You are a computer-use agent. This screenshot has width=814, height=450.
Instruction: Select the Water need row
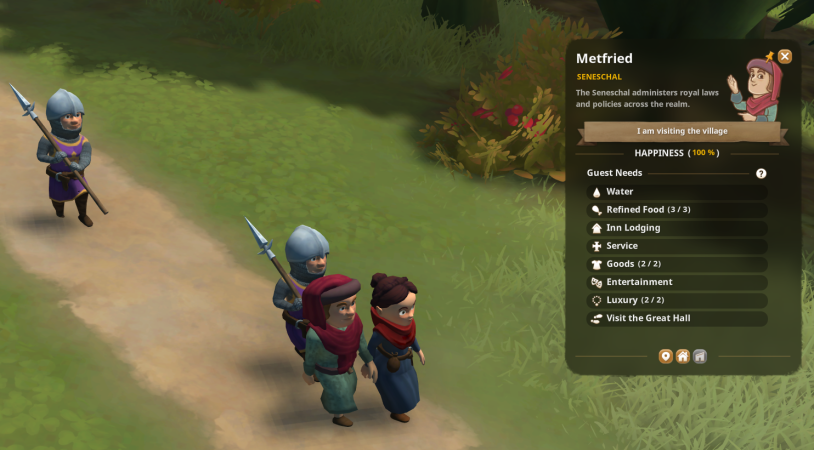(677, 192)
